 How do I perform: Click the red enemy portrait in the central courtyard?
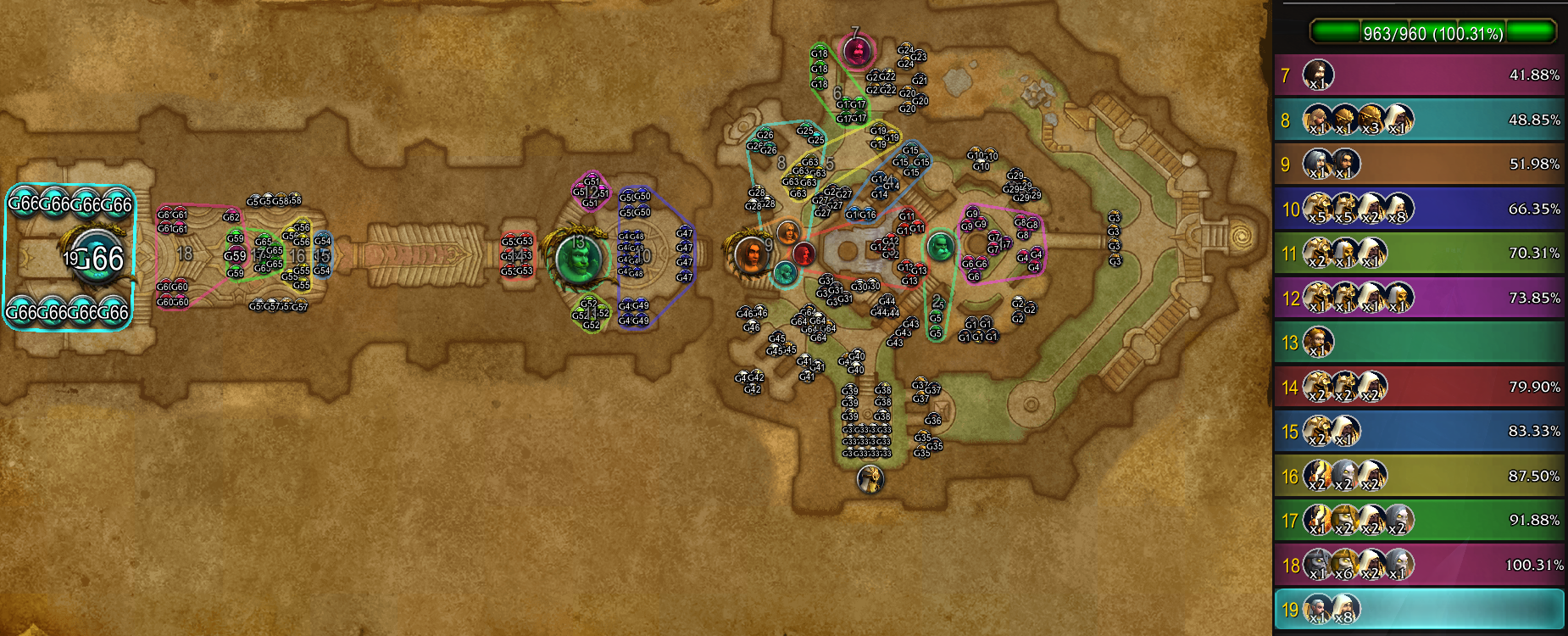click(x=803, y=252)
